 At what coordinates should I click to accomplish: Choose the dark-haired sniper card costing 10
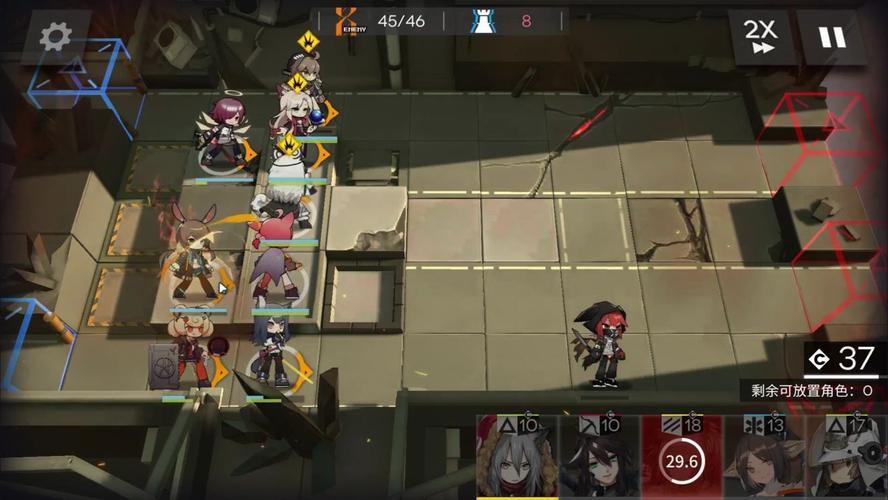(598, 459)
